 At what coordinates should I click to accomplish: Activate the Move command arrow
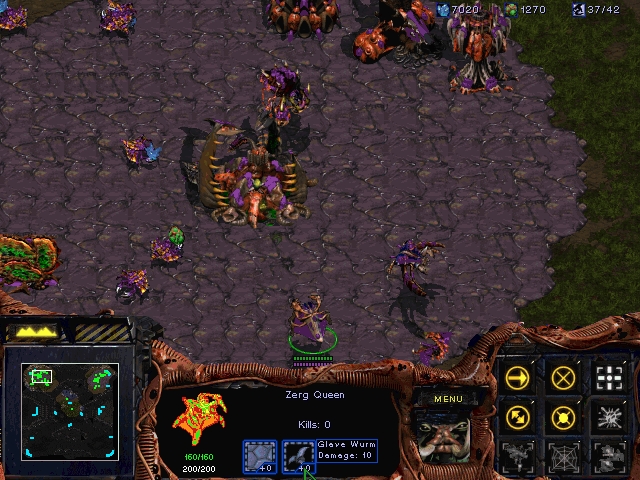518,377
